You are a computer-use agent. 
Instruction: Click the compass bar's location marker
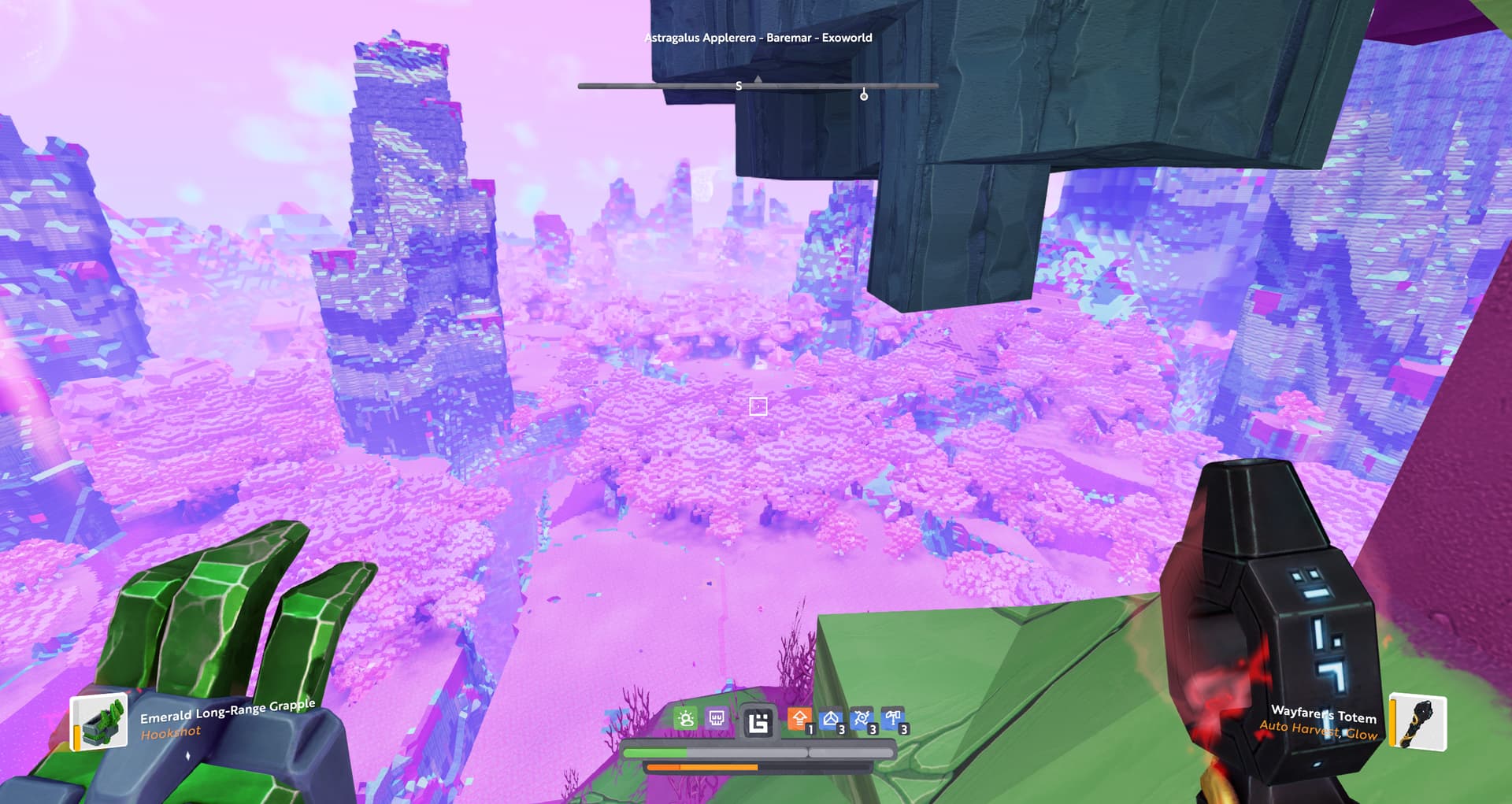tap(864, 94)
